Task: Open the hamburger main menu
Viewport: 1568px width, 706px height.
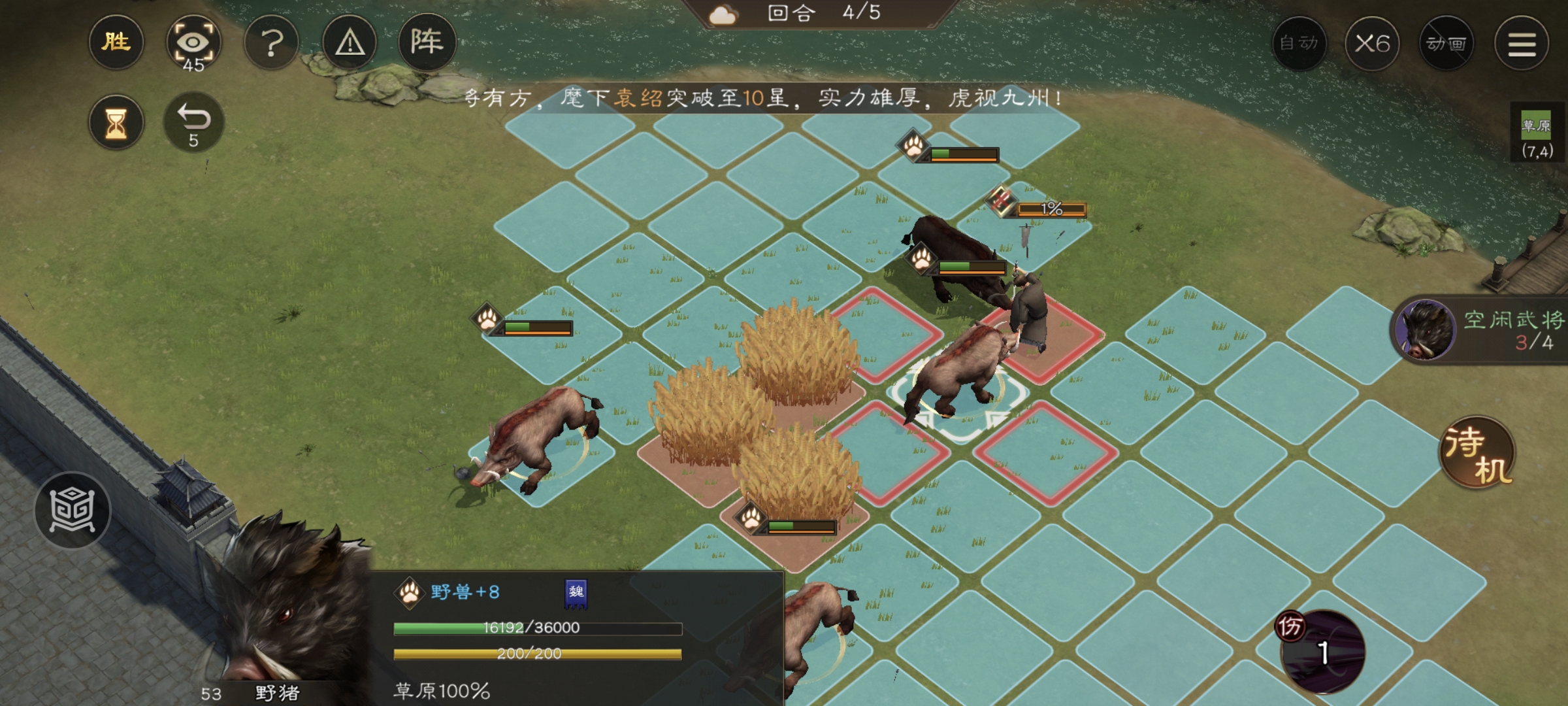Action: coord(1522,43)
